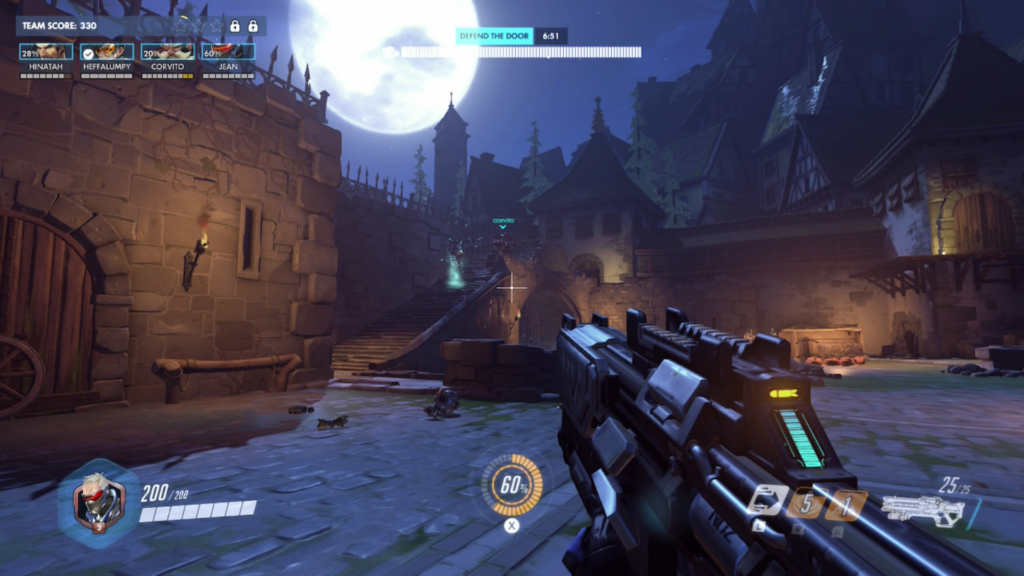Open the Defend the Door objective tracker

coord(494,35)
